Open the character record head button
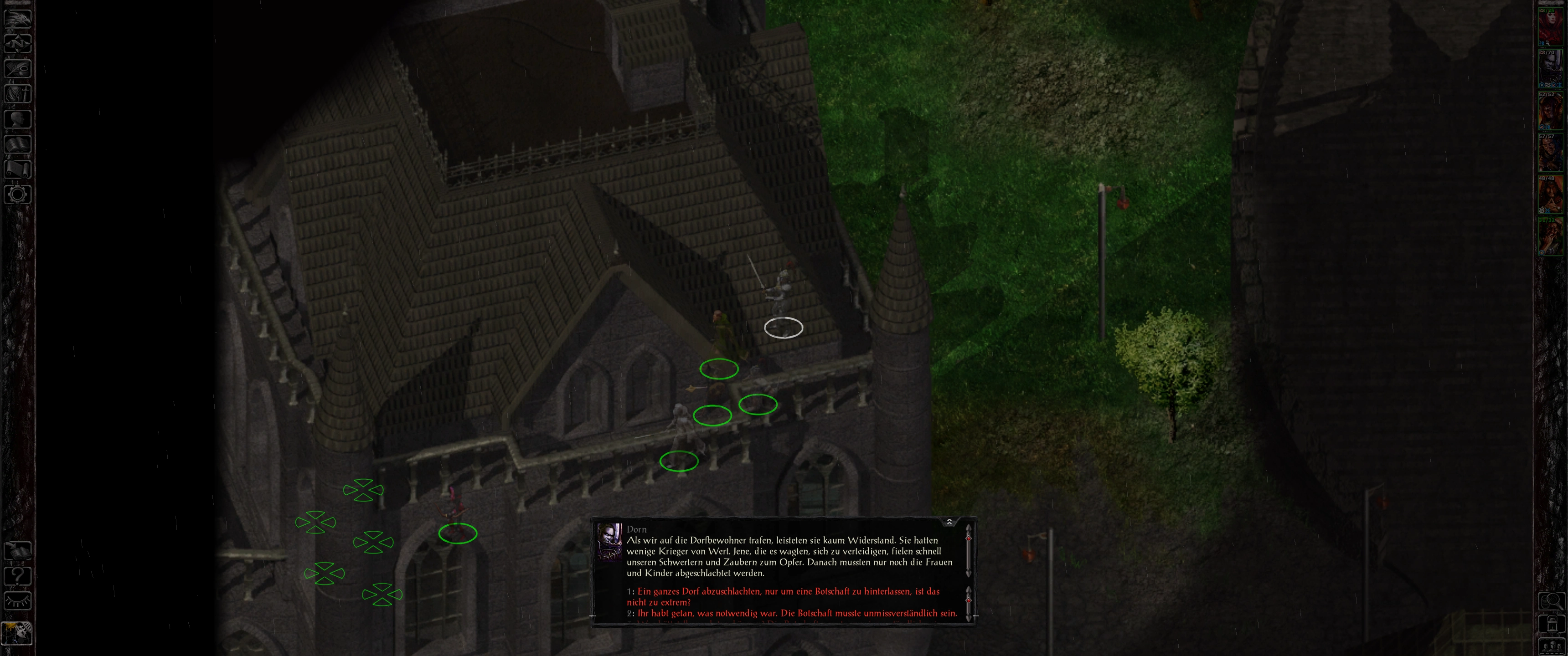Viewport: 1568px width, 656px height. 17,118
